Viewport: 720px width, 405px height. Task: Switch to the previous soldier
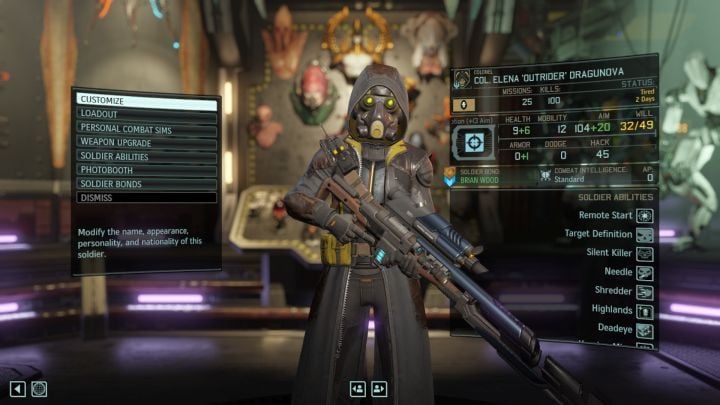(357, 388)
